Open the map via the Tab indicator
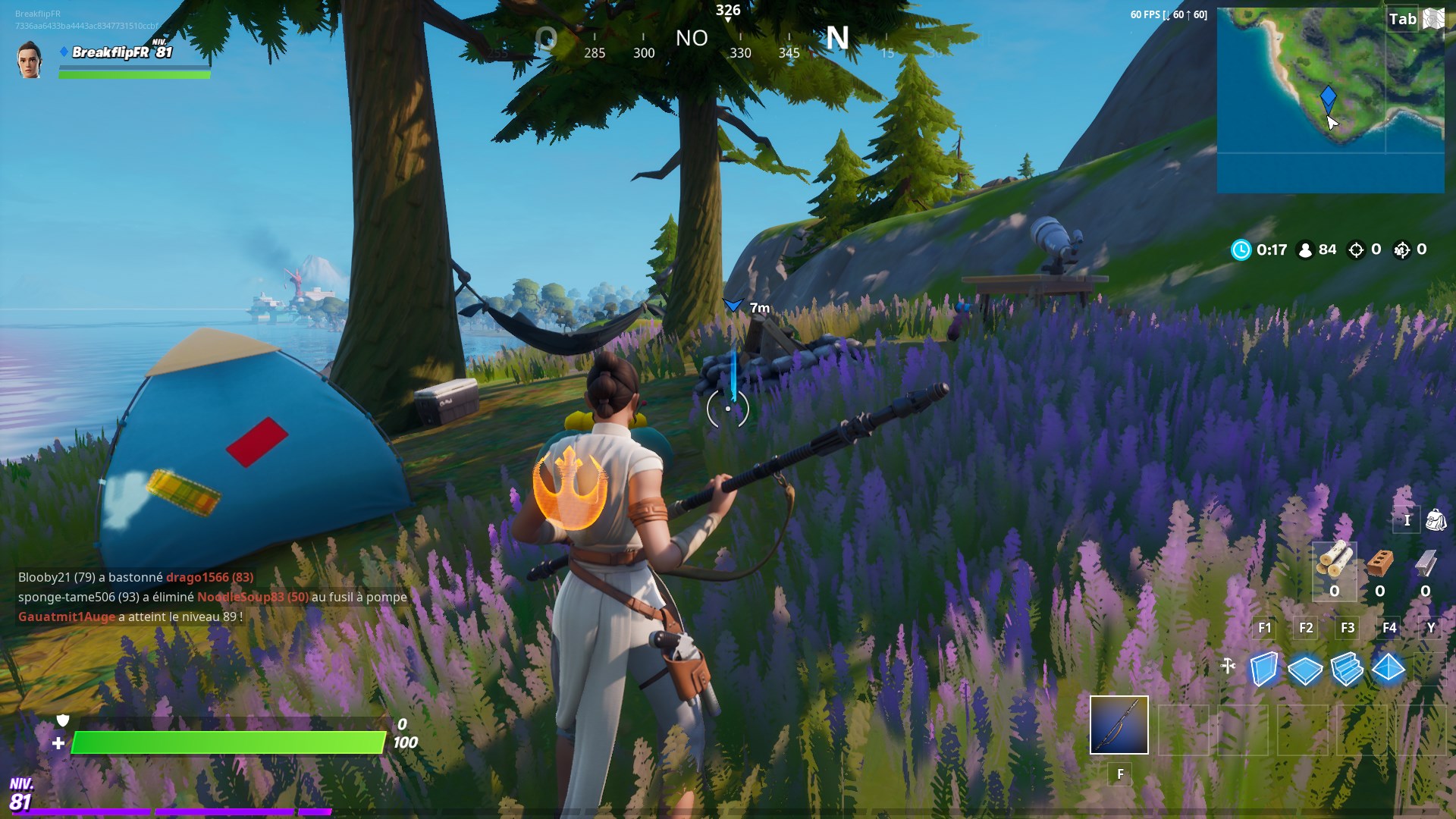 point(1404,19)
